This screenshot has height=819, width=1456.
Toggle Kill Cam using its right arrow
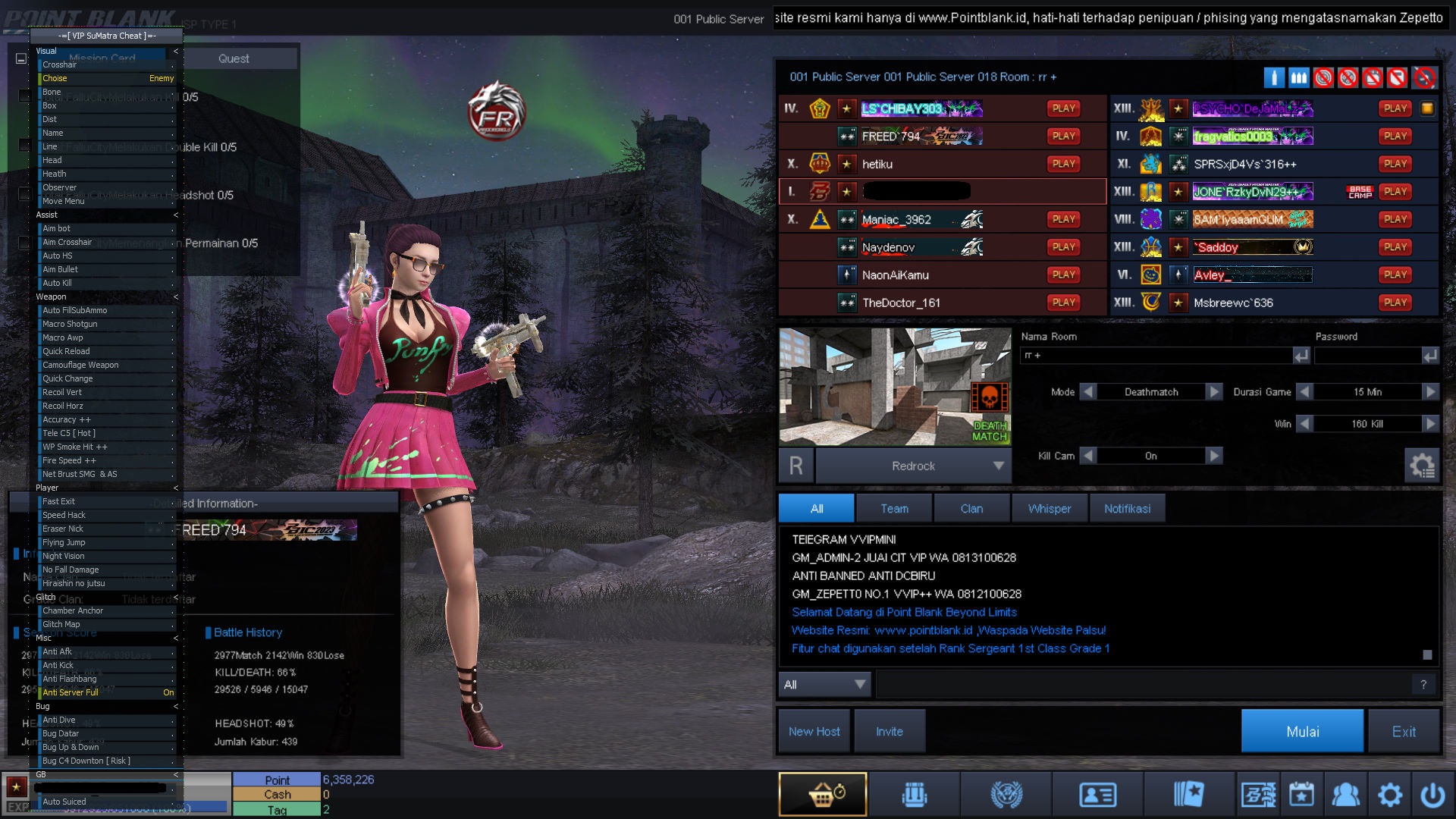click(1214, 456)
